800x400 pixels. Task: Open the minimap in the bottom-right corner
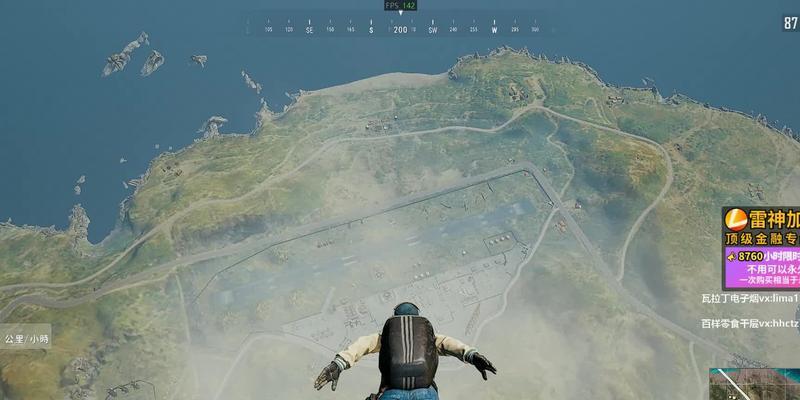click(x=757, y=384)
